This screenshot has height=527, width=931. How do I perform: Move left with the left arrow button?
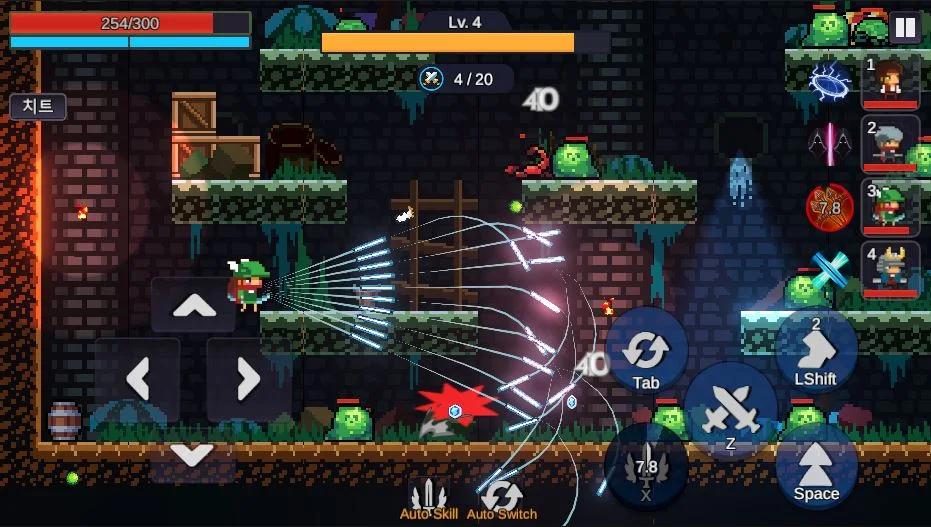pos(138,379)
